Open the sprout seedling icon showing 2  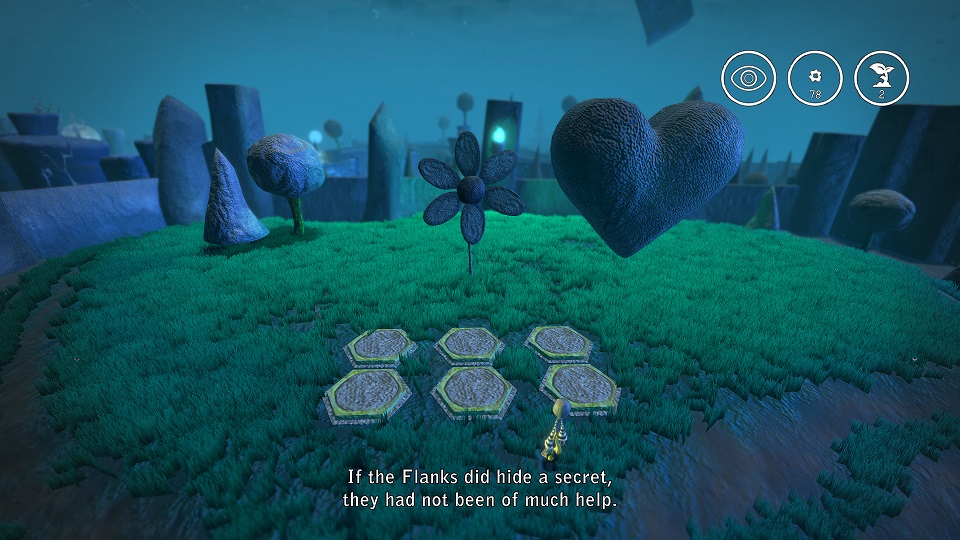[881, 77]
